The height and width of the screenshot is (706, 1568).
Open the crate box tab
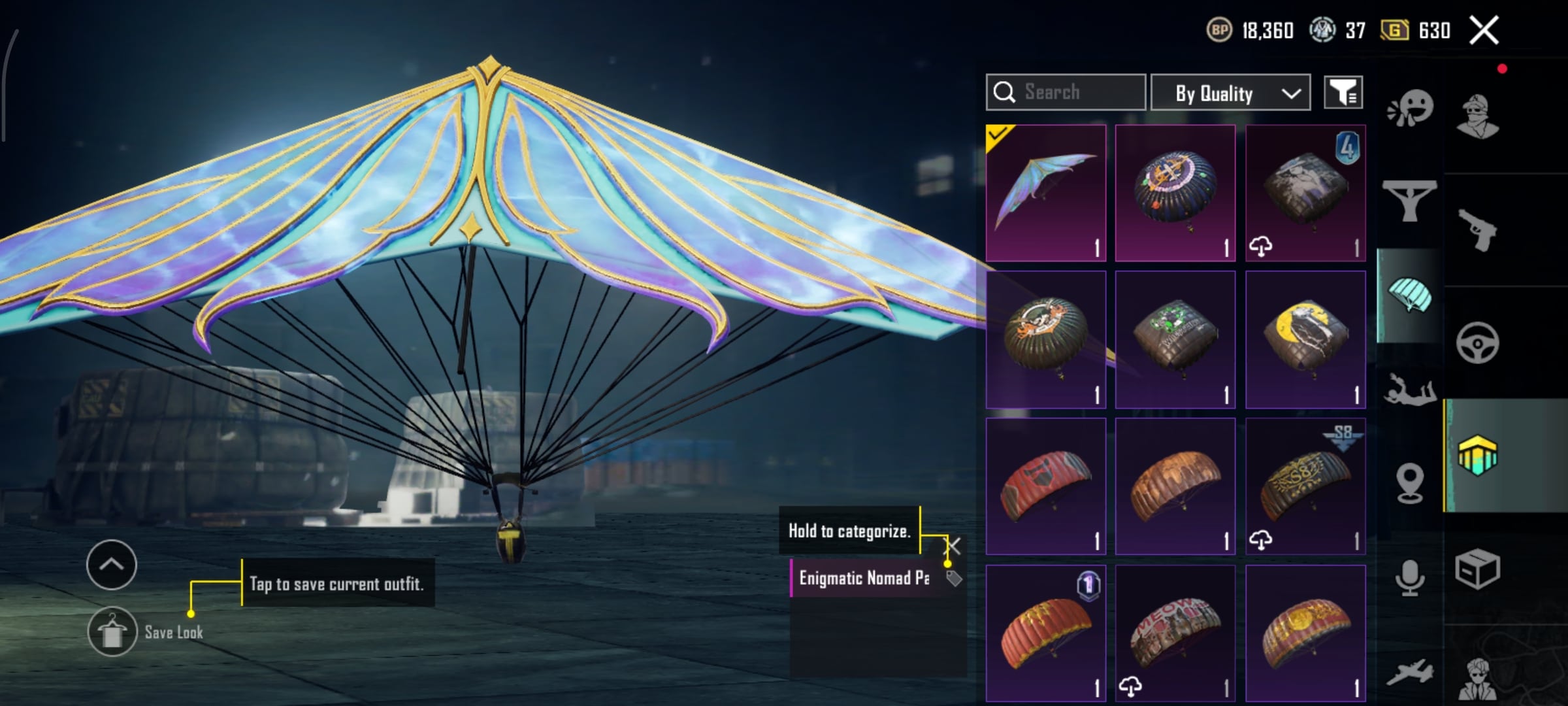tap(1477, 569)
